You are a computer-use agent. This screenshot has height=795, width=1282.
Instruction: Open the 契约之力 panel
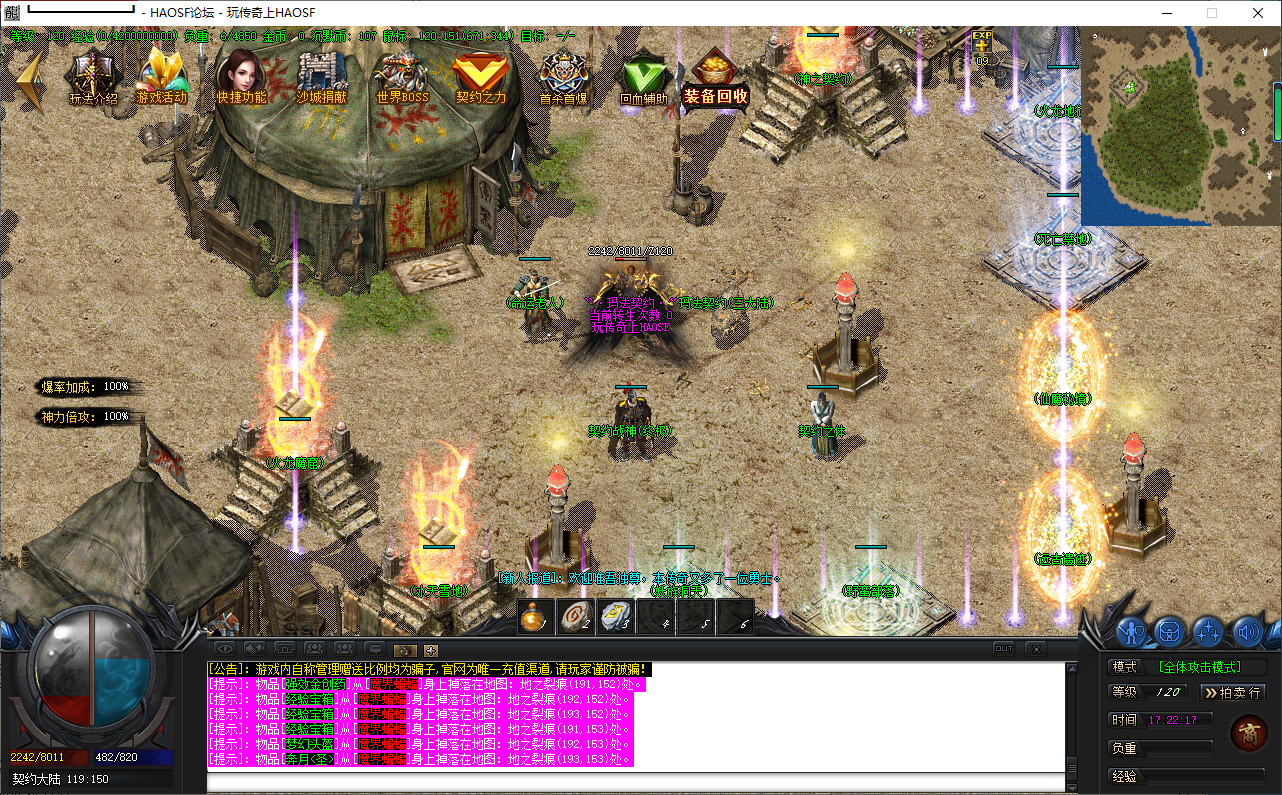[x=481, y=76]
